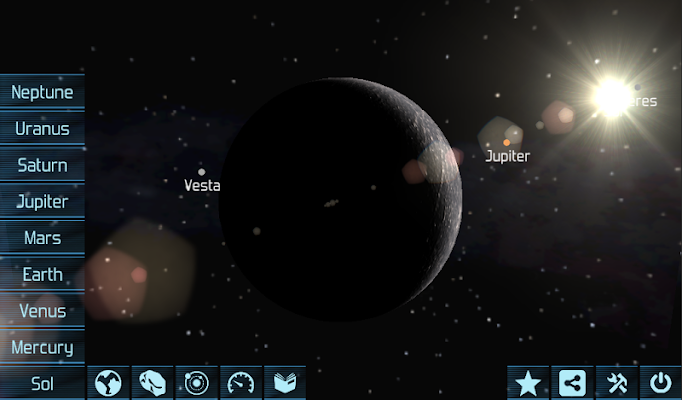Select Sol at the bottom of the list
The image size is (682, 400).
(42, 383)
